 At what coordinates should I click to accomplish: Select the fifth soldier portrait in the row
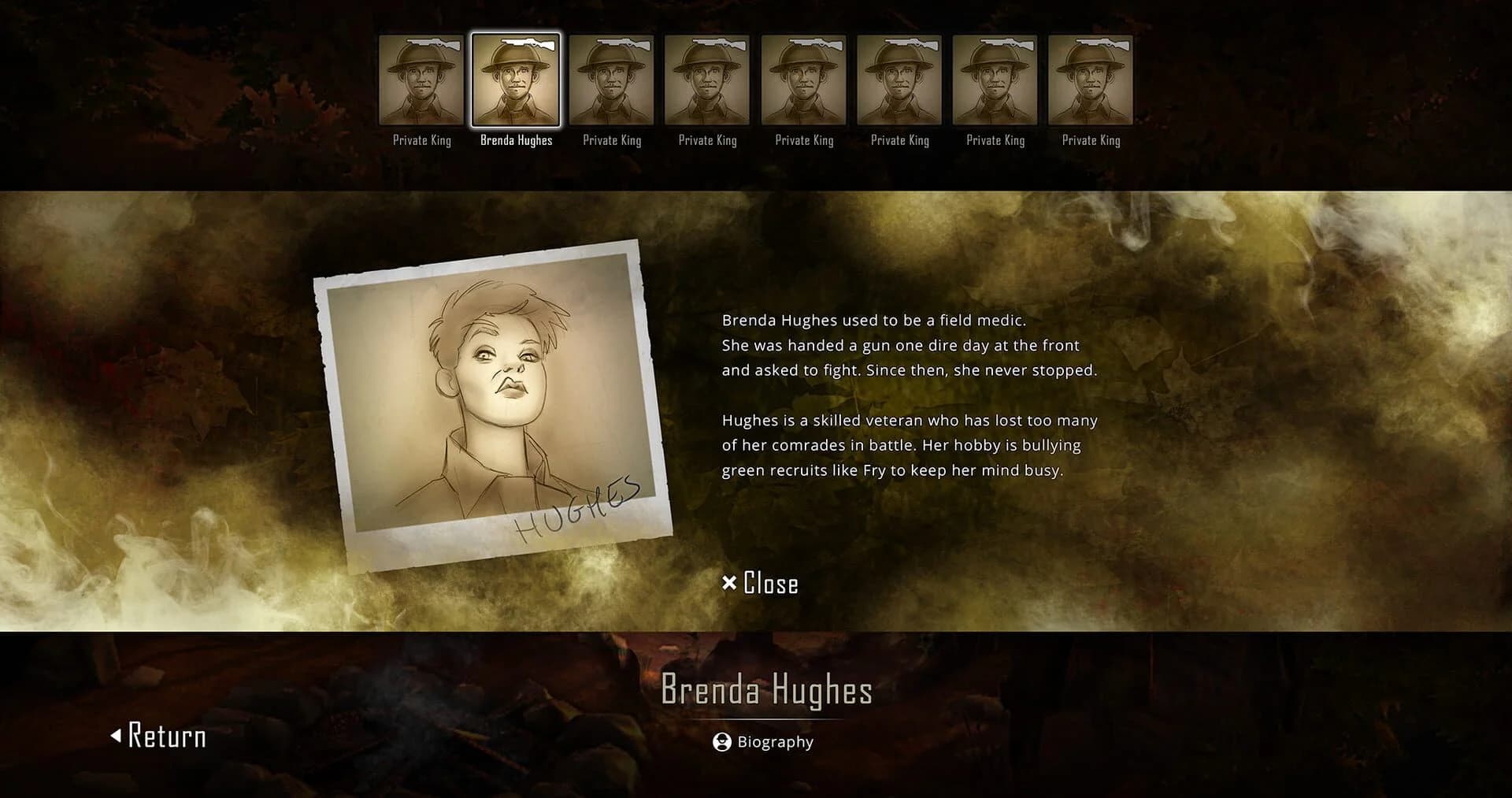point(803,79)
